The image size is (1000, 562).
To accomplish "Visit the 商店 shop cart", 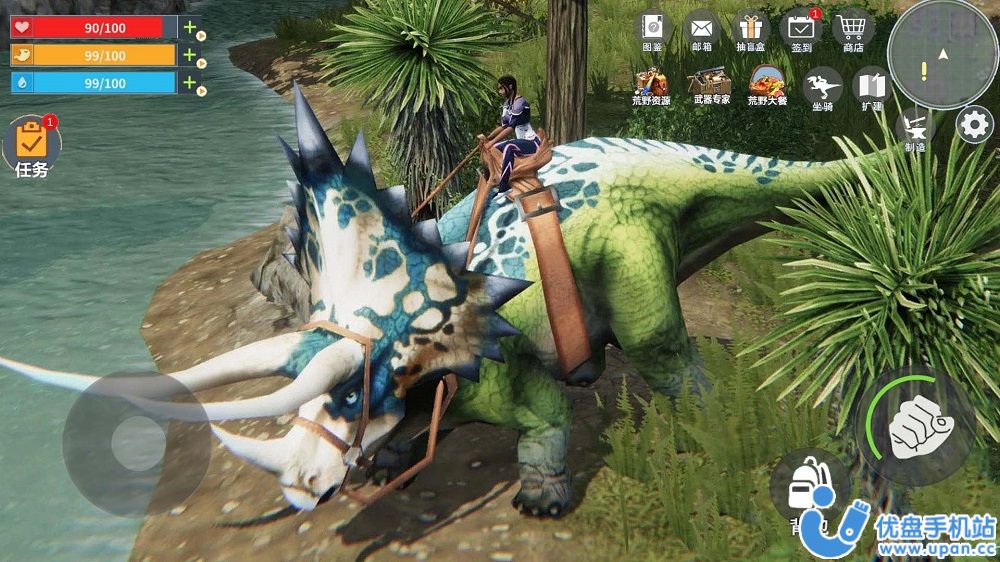I will click(x=852, y=28).
